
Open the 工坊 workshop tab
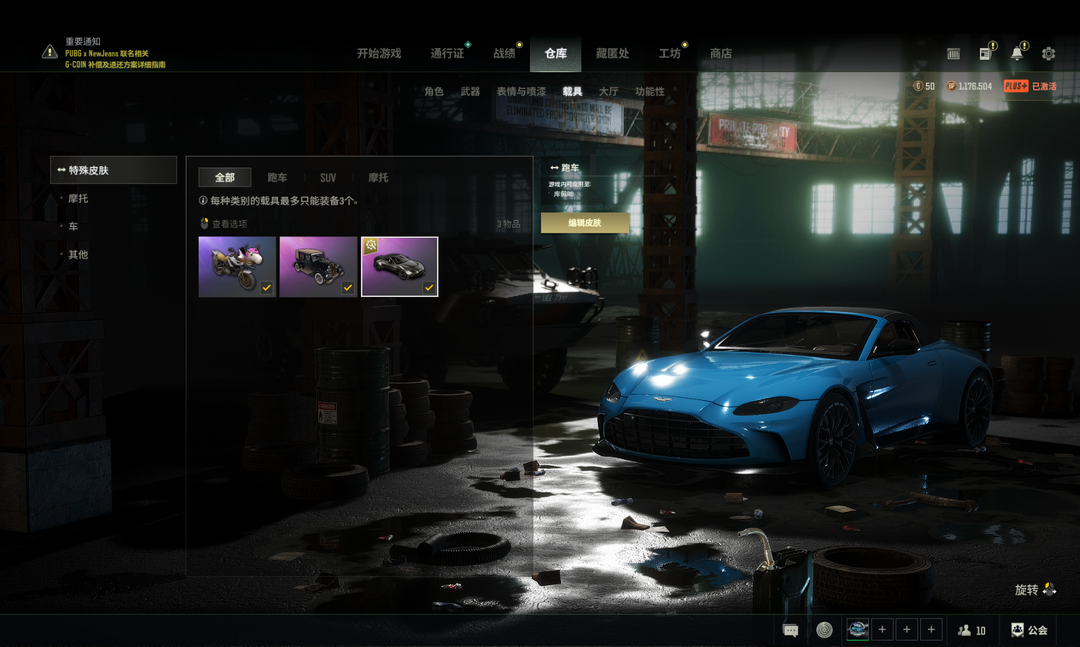[669, 54]
